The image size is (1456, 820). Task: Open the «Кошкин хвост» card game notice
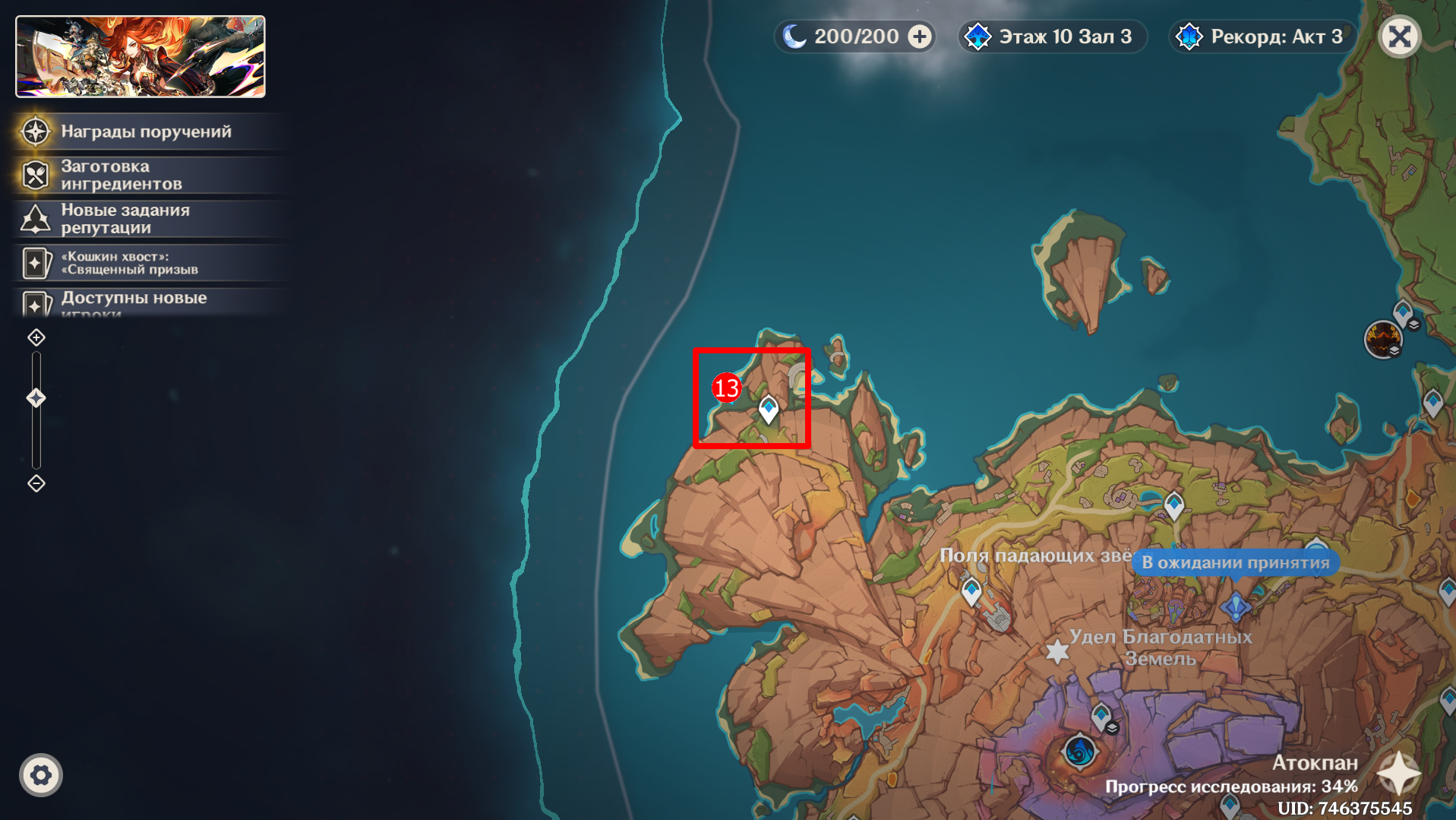point(129,263)
